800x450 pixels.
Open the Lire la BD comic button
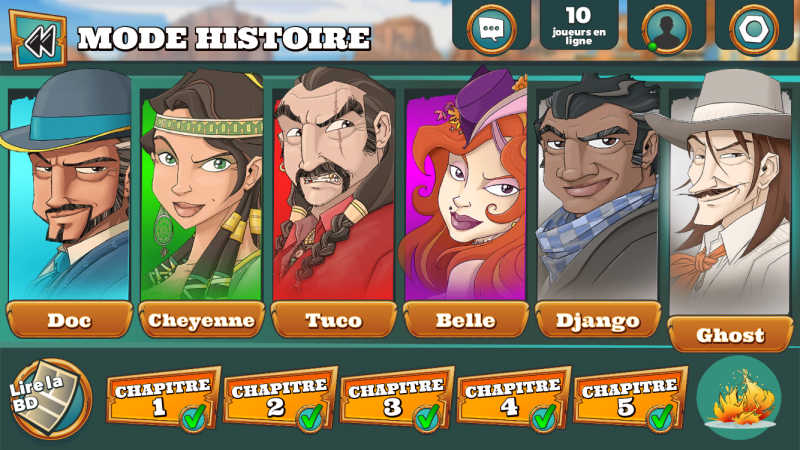(x=47, y=398)
